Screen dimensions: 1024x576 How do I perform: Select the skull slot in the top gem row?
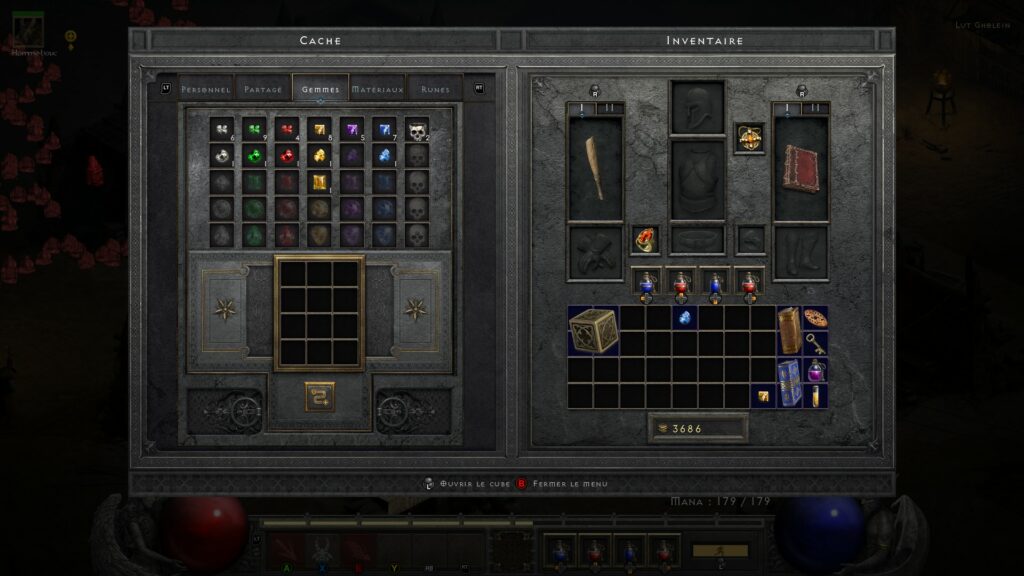pyautogui.click(x=417, y=129)
